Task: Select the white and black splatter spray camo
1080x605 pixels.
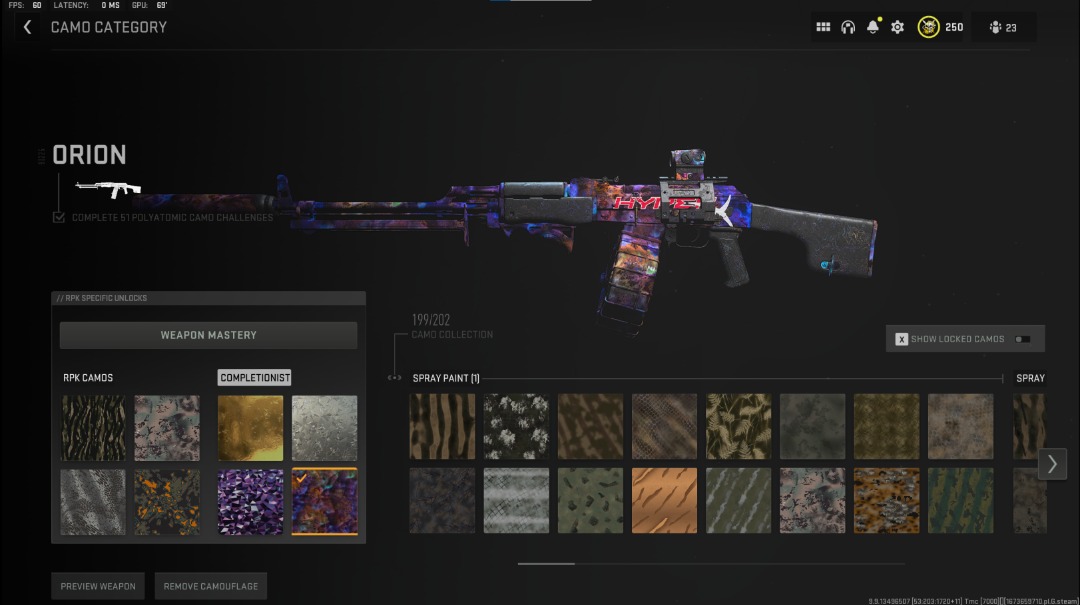Action: point(516,426)
